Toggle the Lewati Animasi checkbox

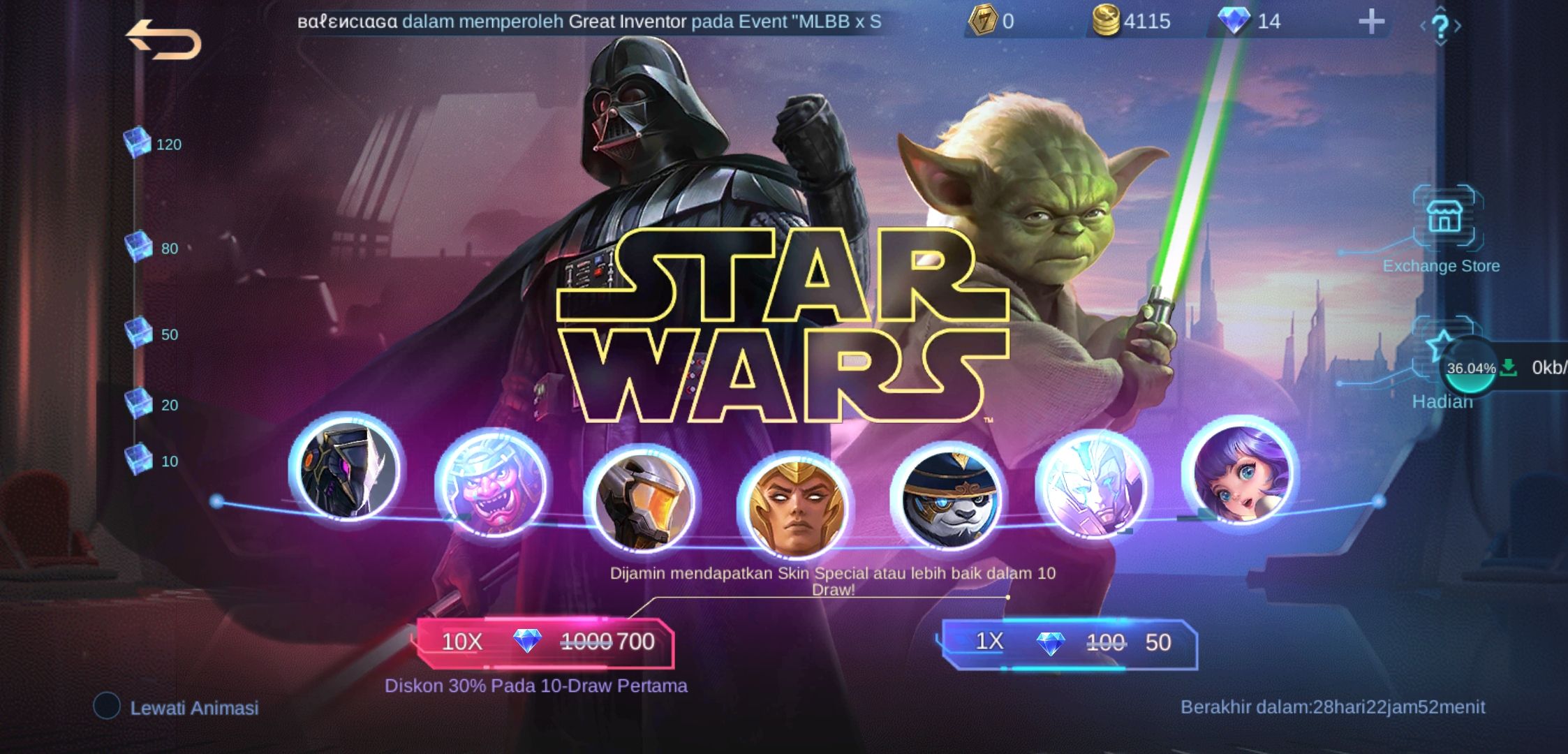[x=108, y=706]
